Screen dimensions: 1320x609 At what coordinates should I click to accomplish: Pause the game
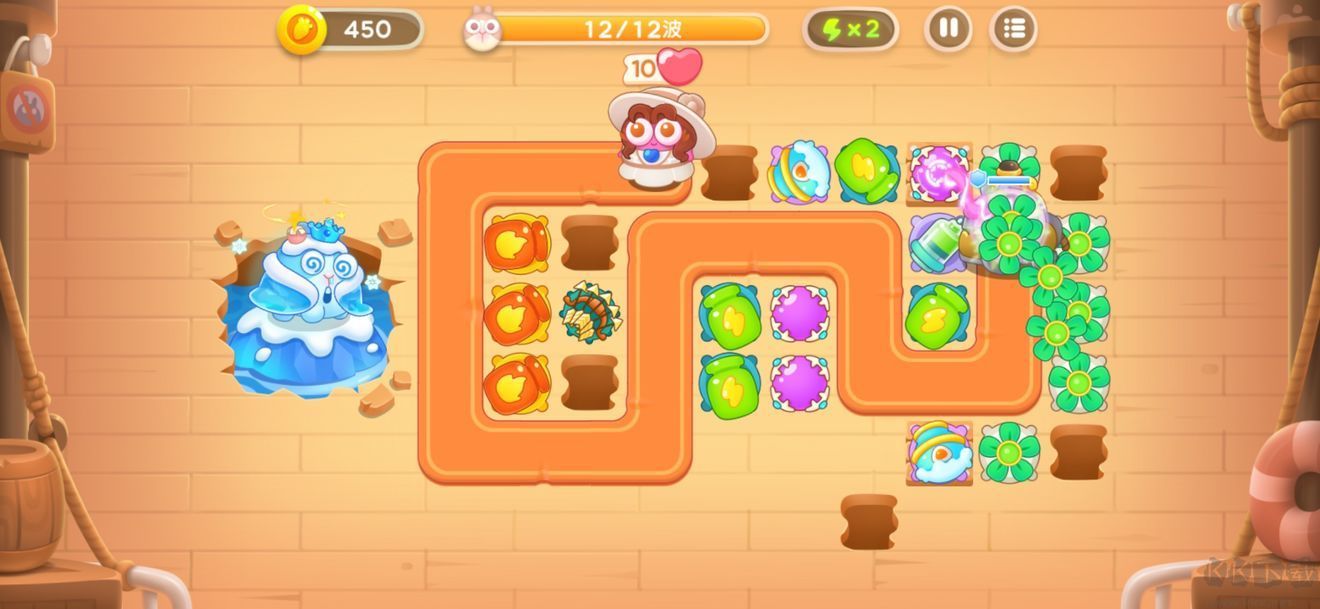948,29
